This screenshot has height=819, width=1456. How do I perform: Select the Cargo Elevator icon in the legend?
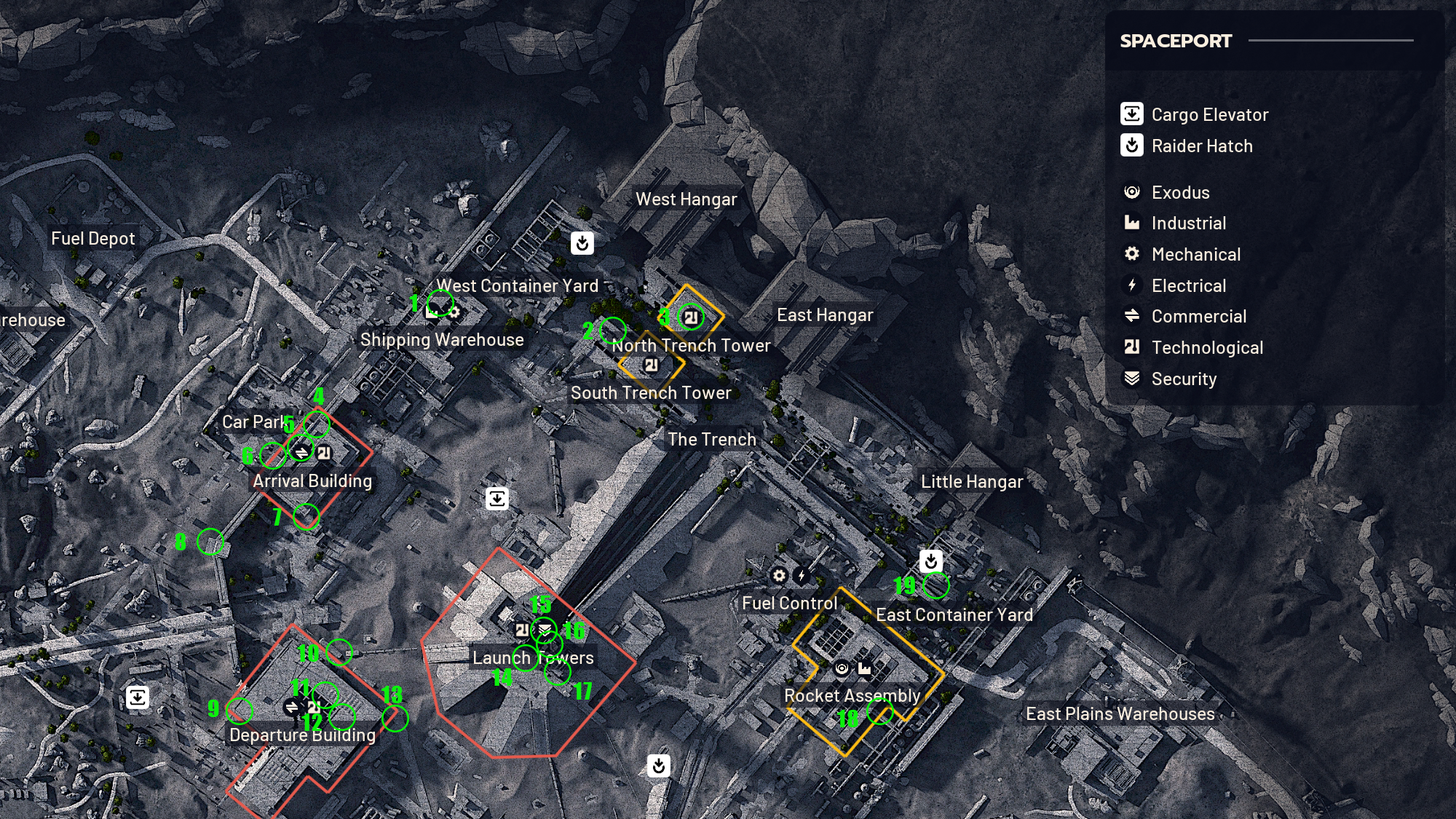1131,114
